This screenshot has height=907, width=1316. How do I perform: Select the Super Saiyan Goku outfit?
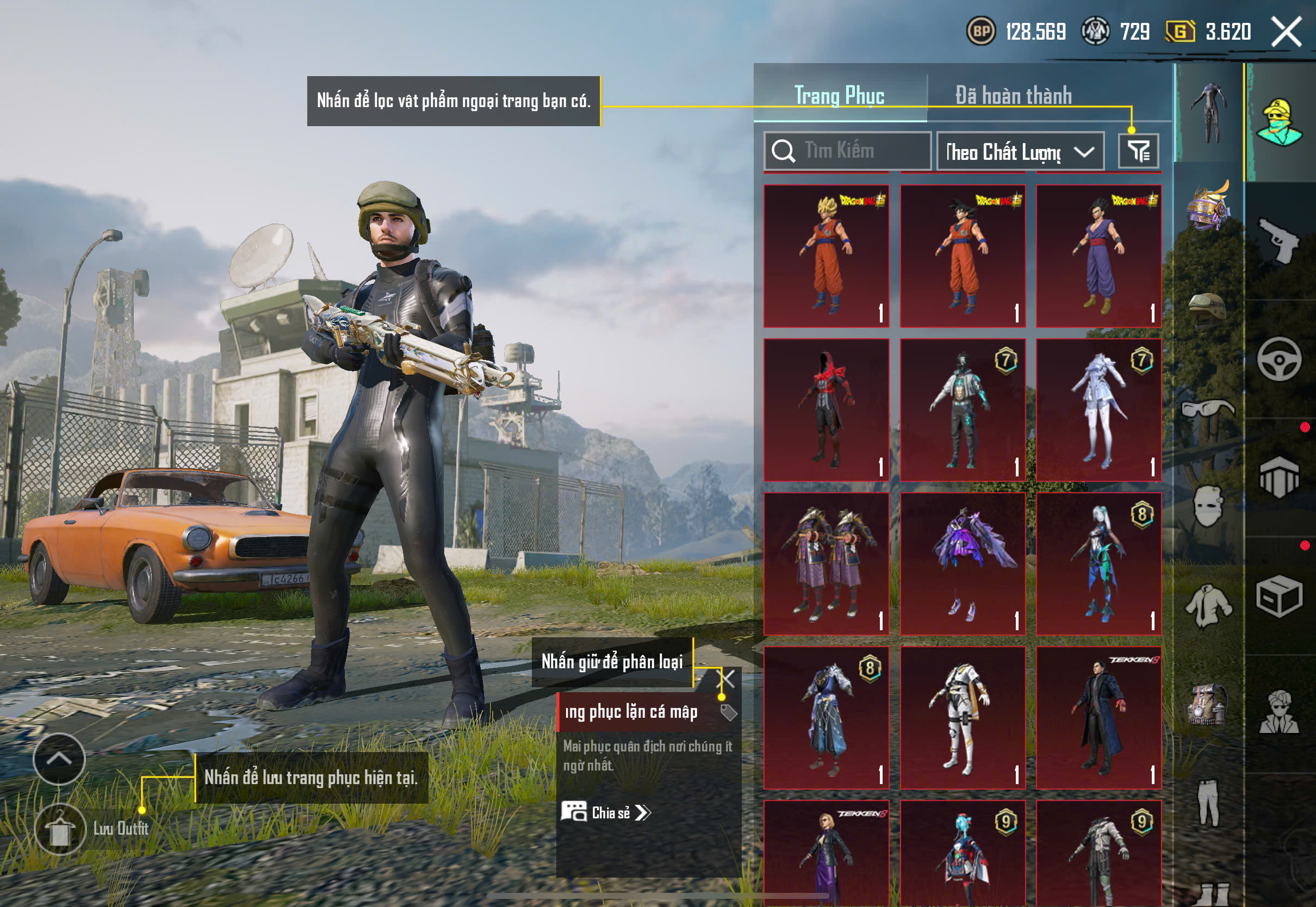tap(826, 256)
